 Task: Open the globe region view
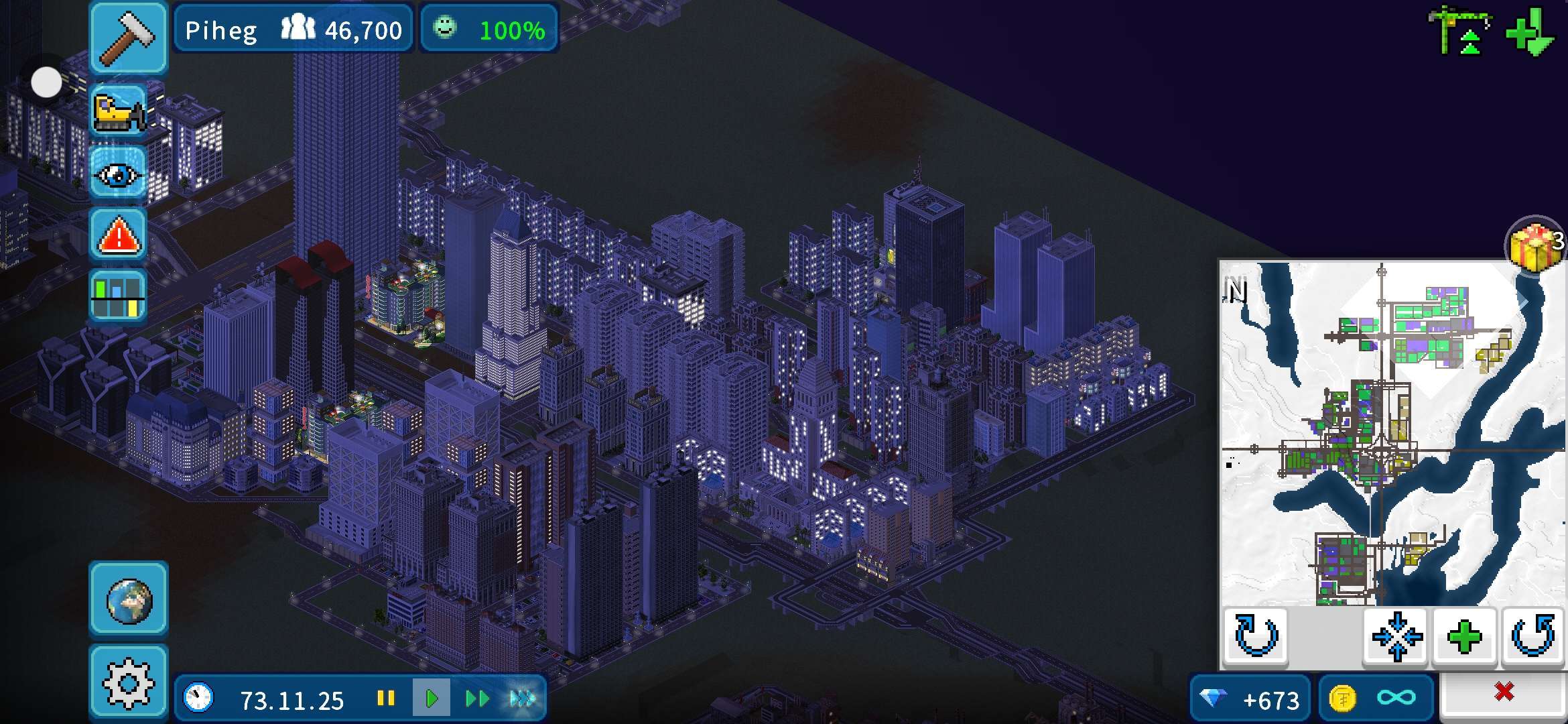click(129, 599)
